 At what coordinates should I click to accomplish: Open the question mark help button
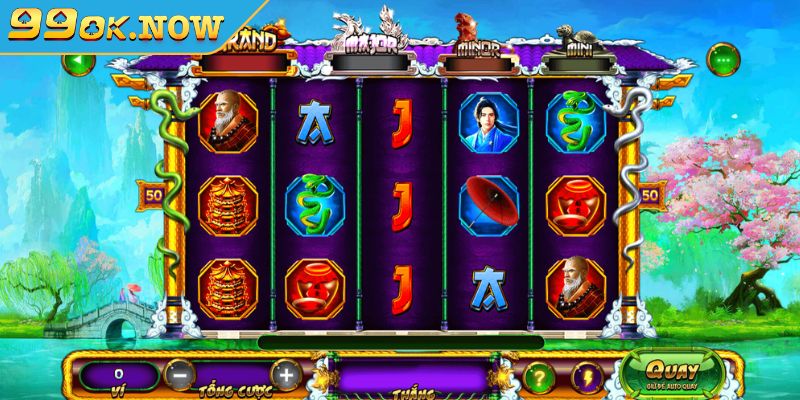click(x=541, y=378)
